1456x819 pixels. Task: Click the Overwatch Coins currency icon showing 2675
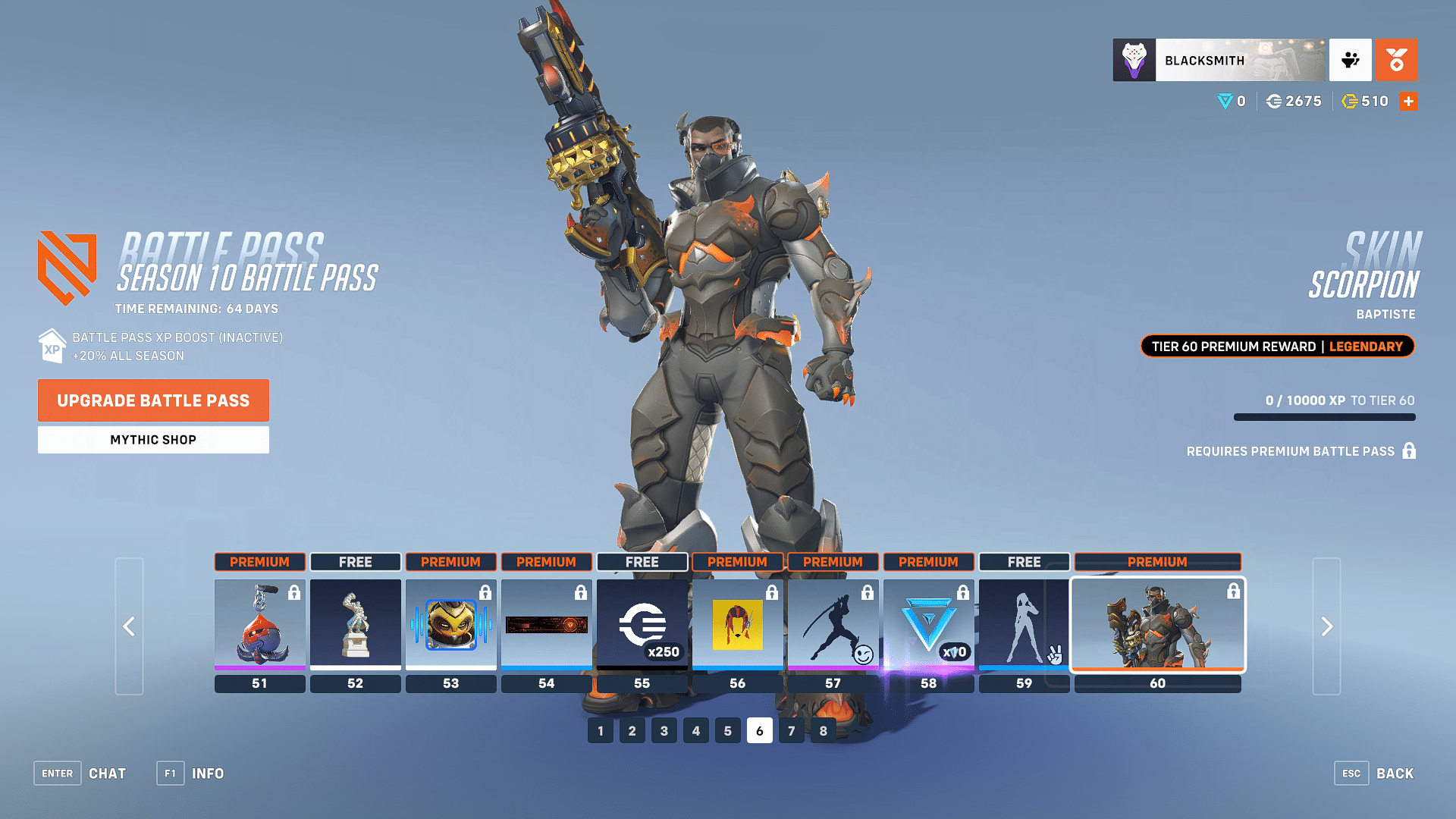(1276, 101)
